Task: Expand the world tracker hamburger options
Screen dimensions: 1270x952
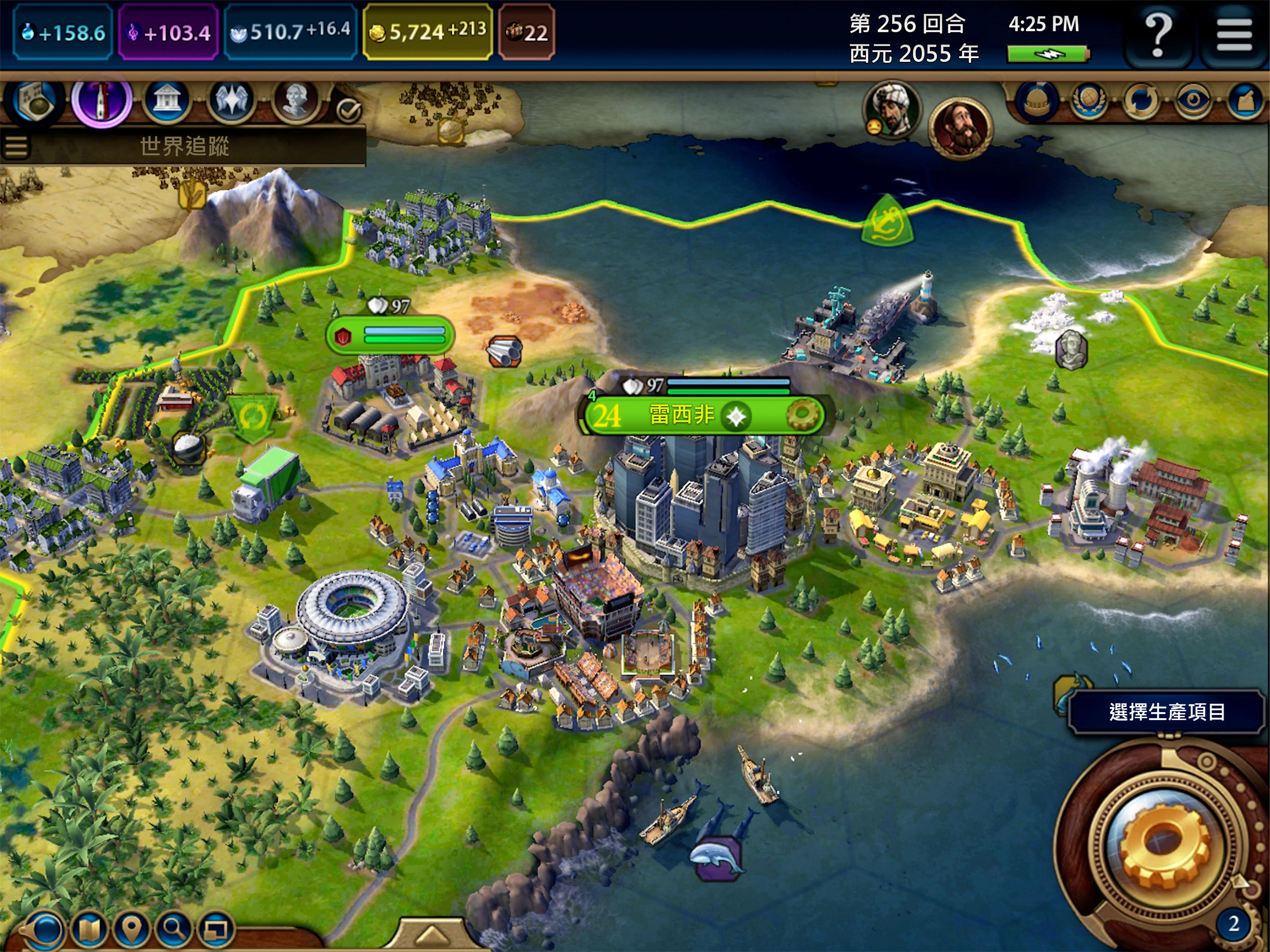Action: click(17, 146)
